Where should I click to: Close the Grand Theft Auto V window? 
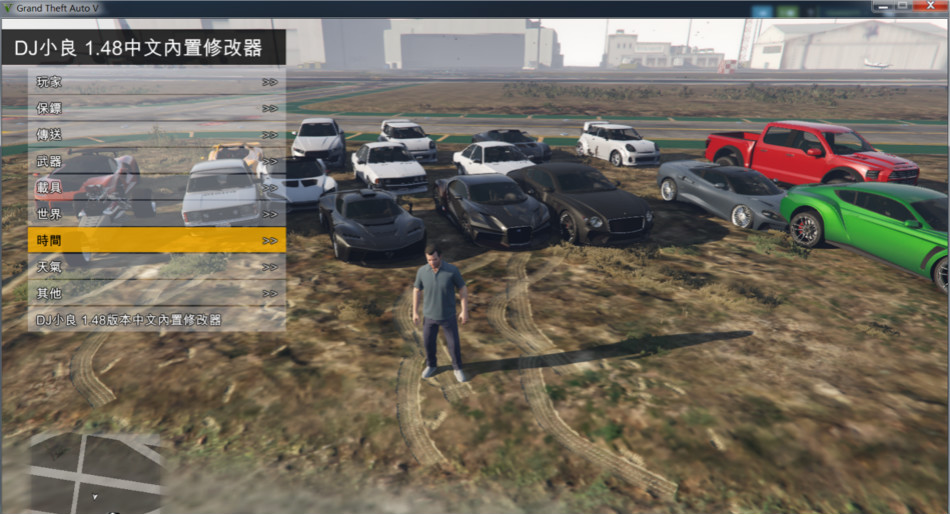click(x=930, y=7)
